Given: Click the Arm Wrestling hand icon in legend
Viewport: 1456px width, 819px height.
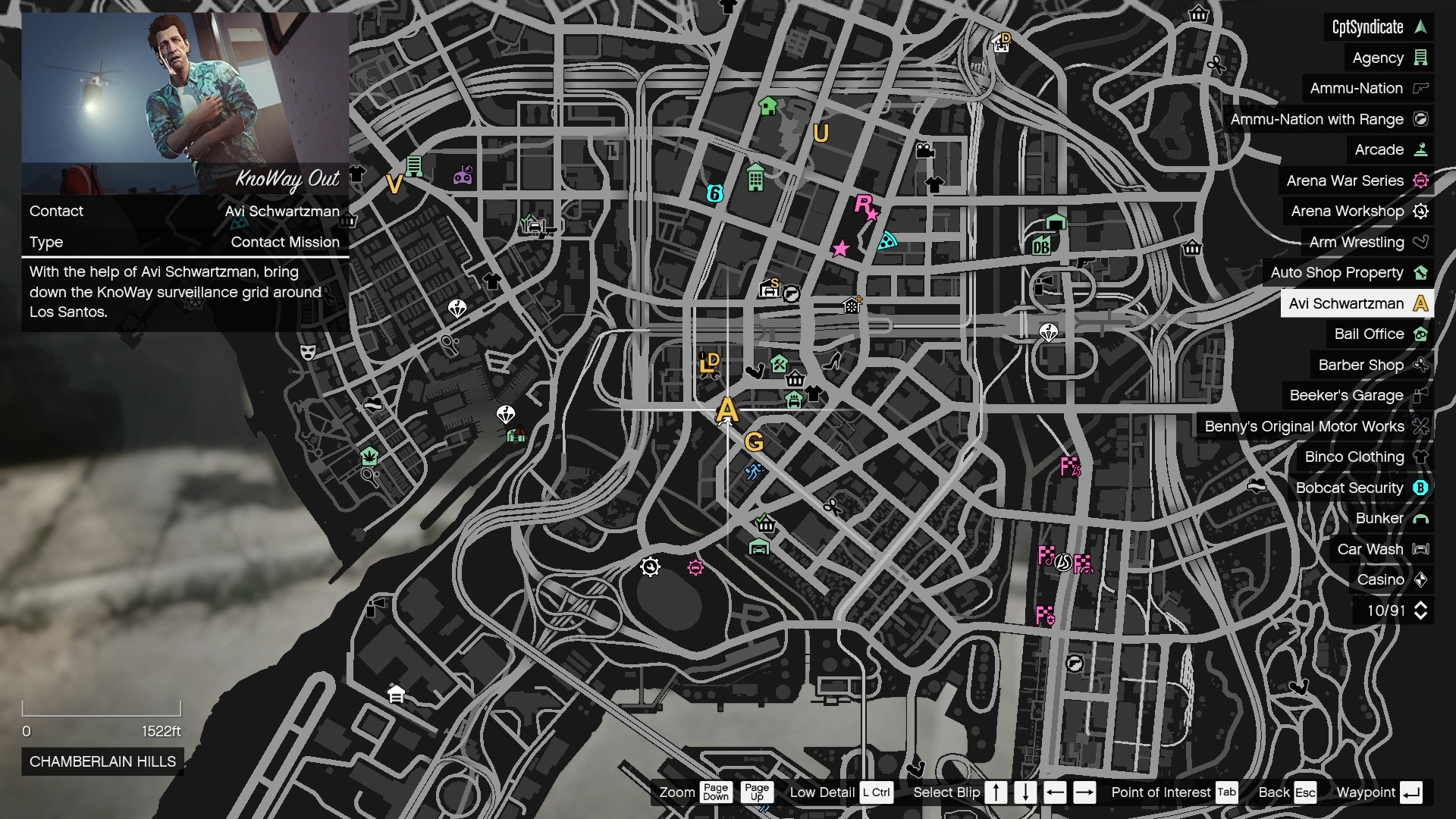Looking at the screenshot, I should coord(1421,242).
